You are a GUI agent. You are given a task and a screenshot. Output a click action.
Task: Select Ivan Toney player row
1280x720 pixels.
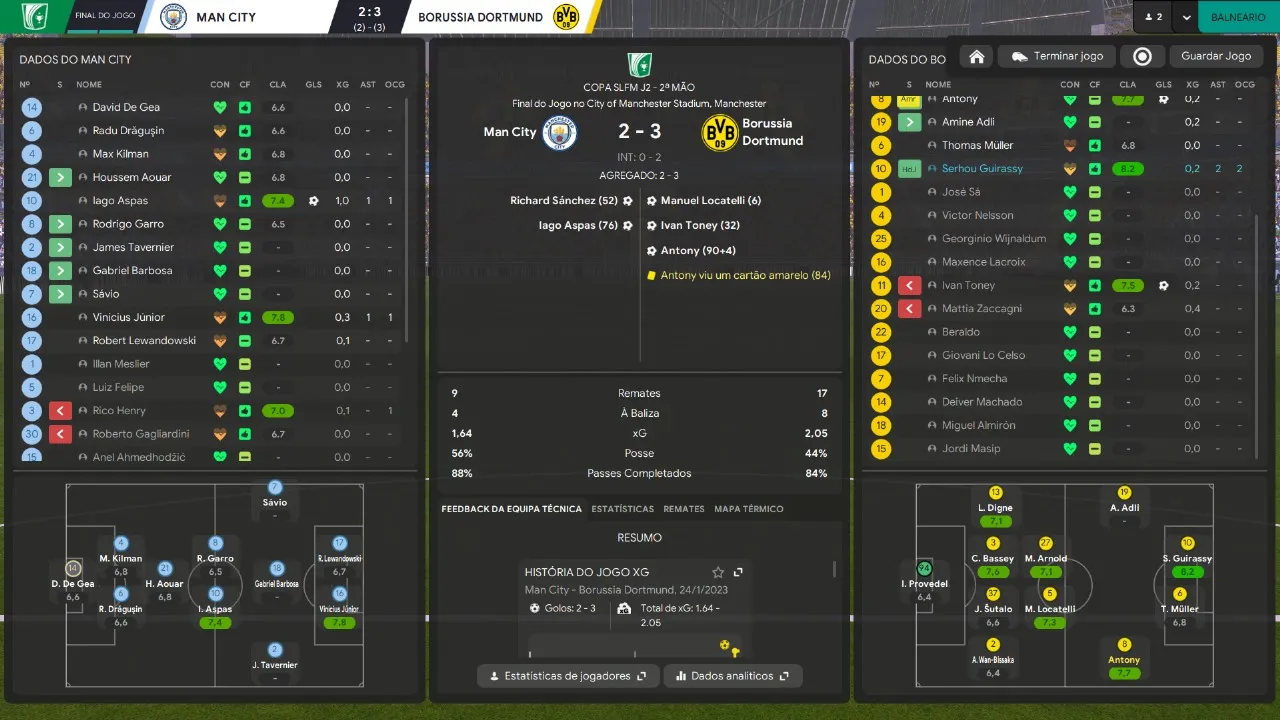968,286
